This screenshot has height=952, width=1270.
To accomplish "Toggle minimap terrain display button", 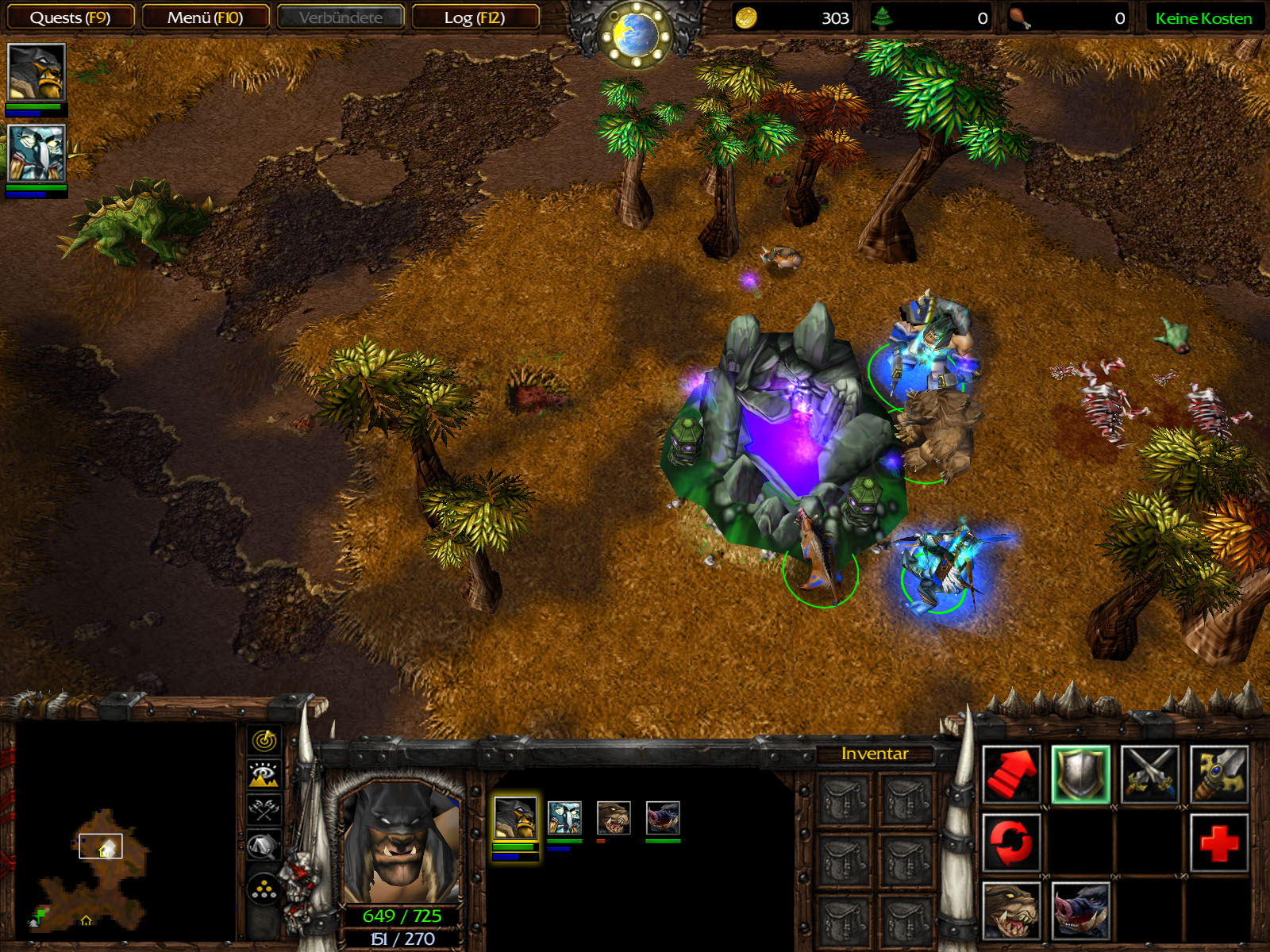I will click(x=264, y=774).
